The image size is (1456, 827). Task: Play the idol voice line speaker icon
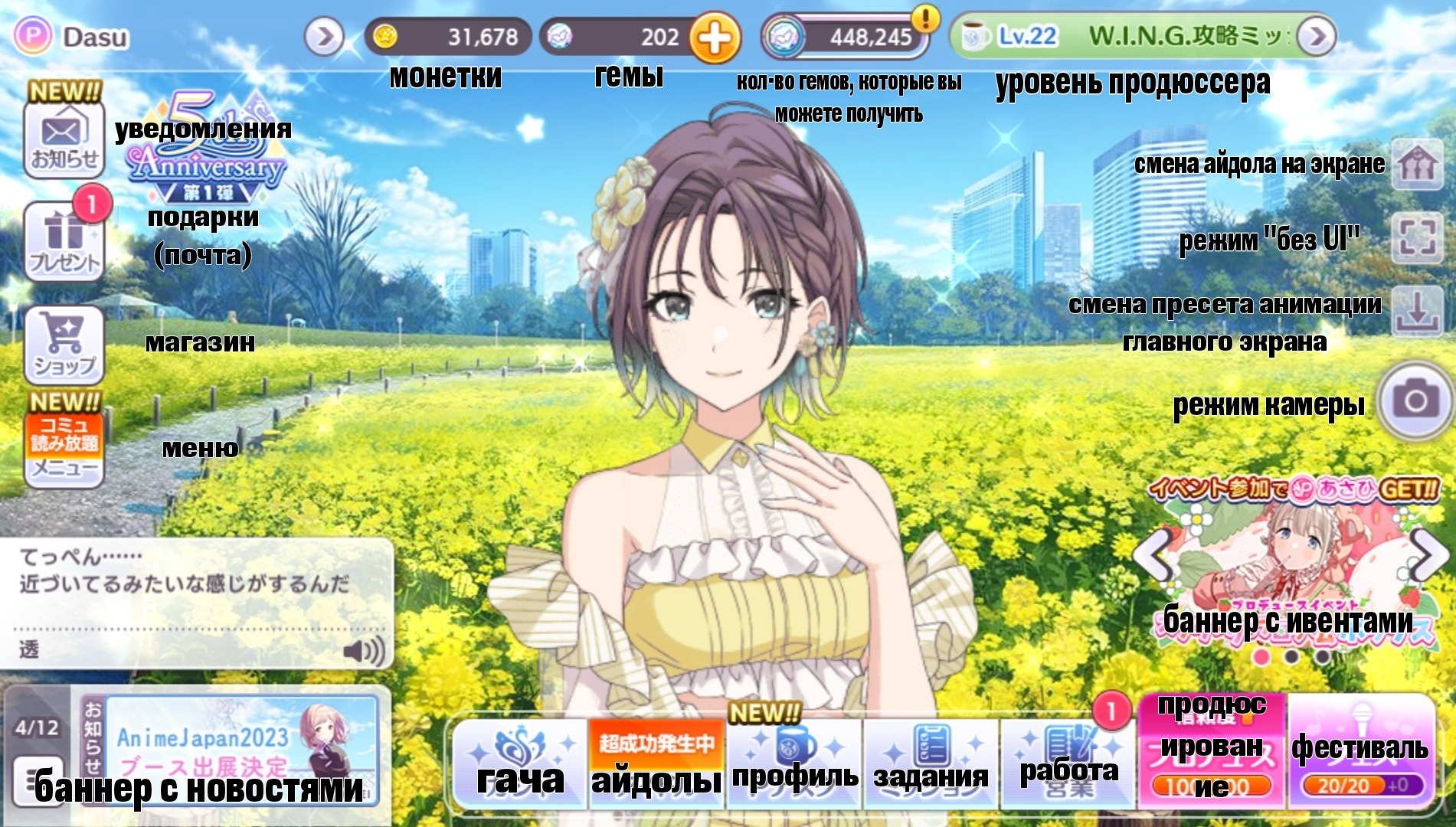click(x=363, y=651)
